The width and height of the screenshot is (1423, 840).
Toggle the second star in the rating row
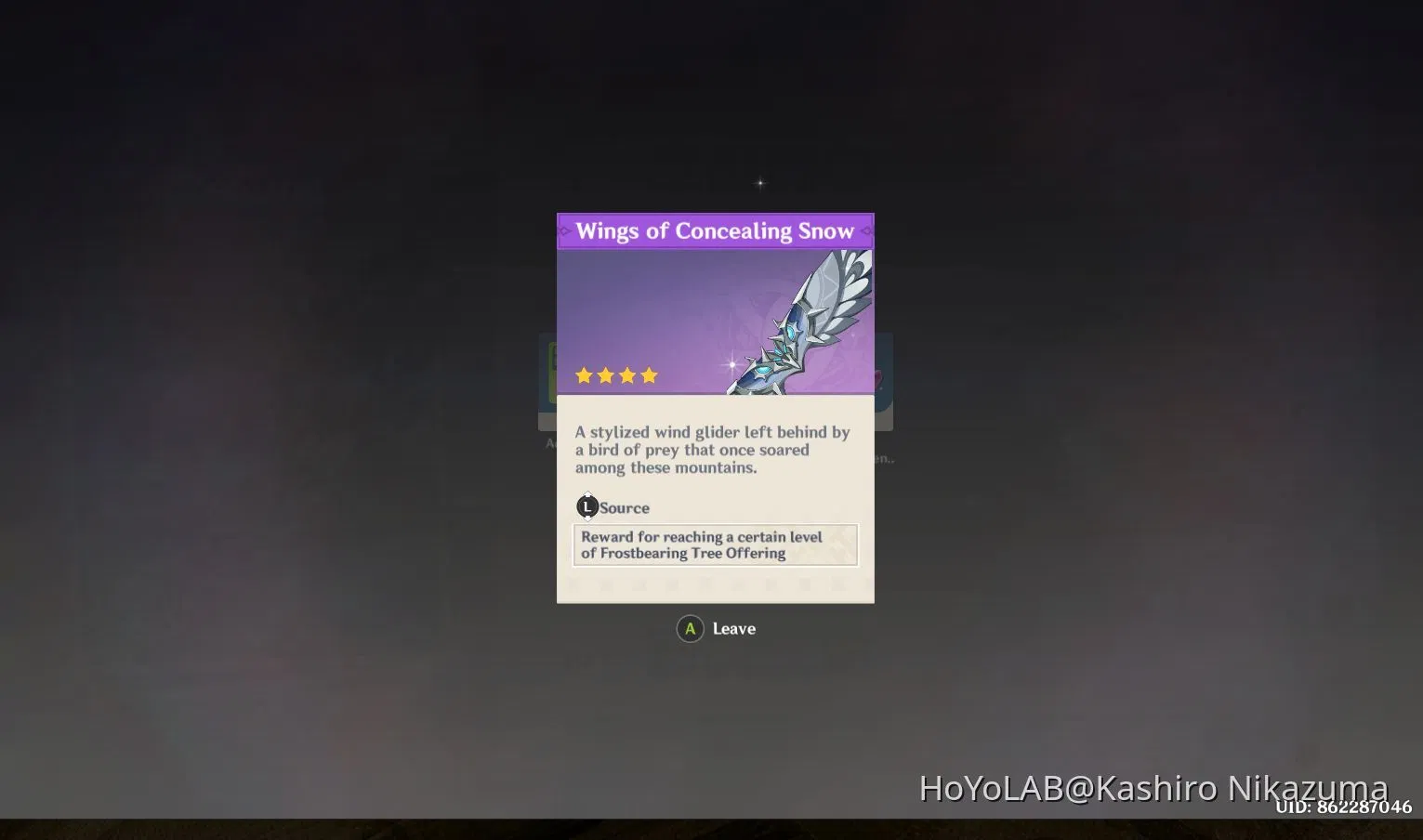coord(606,375)
